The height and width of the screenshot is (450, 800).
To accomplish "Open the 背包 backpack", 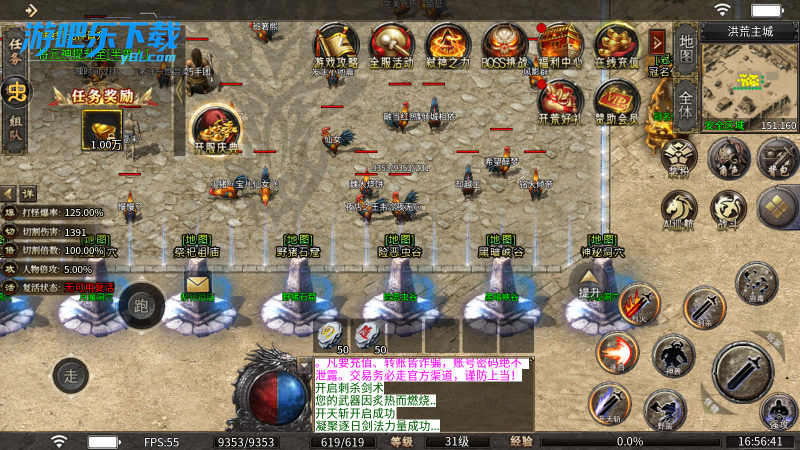I will pos(776,157).
